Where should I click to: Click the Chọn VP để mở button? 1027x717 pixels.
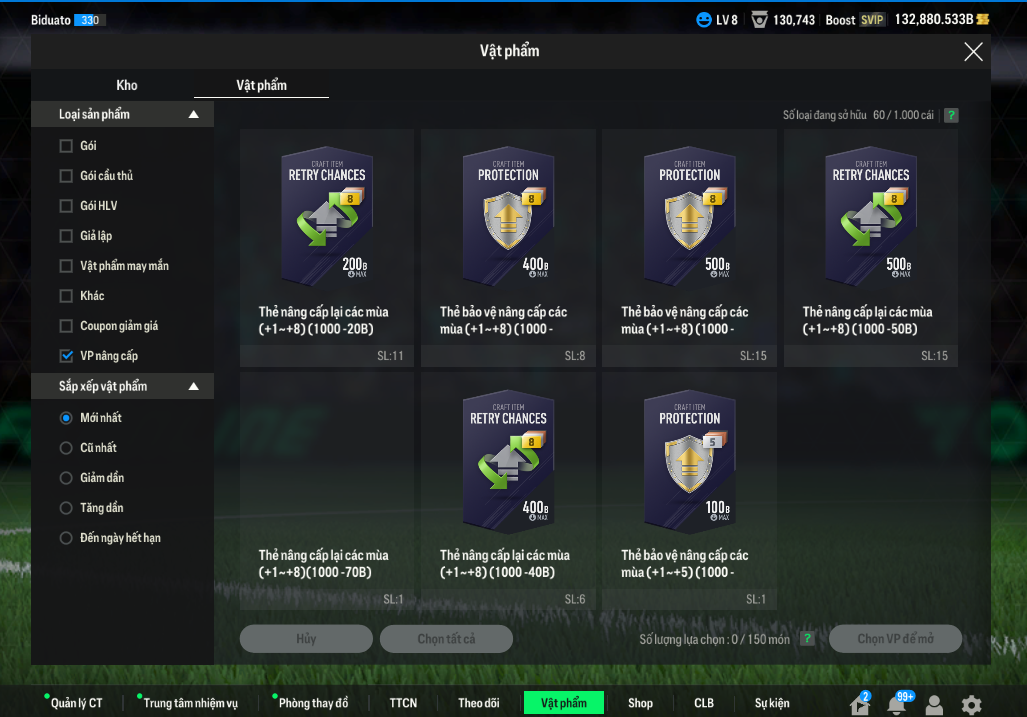(895, 639)
